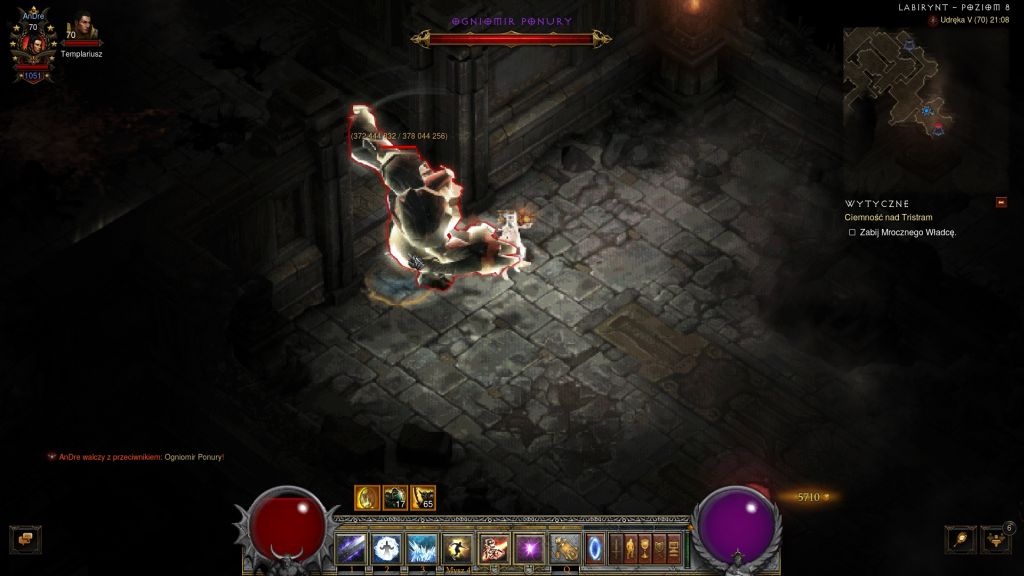Viewport: 1024px width, 576px height.
Task: Open the character inventory figure button
Action: [631, 548]
